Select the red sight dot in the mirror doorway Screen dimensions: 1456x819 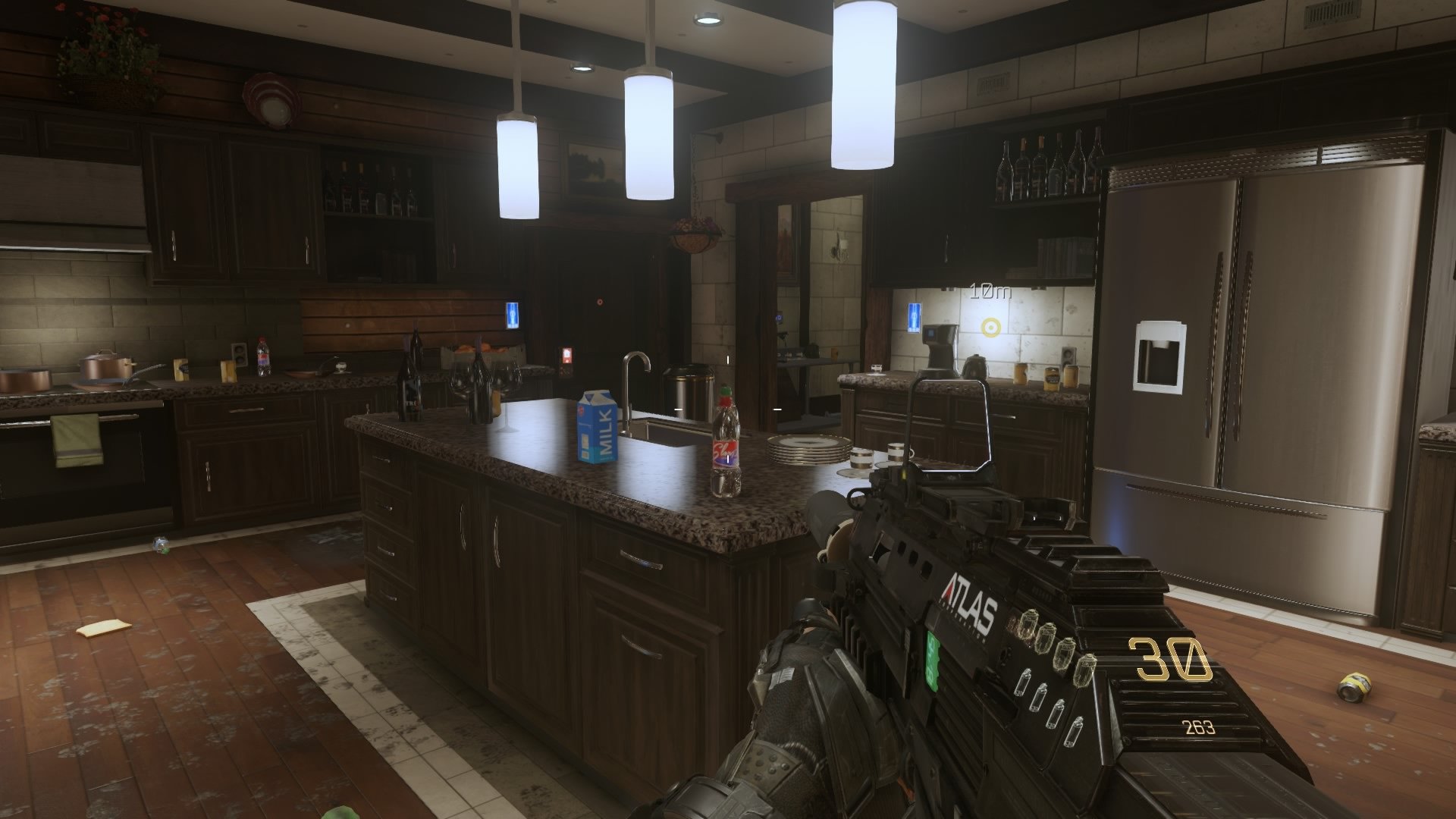600,303
